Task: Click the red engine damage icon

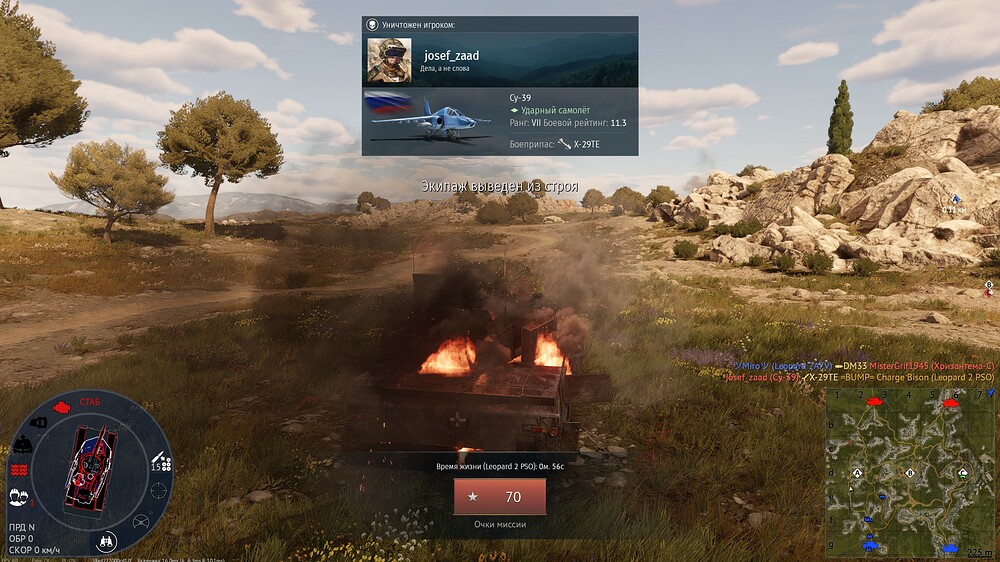Action: click(60, 408)
